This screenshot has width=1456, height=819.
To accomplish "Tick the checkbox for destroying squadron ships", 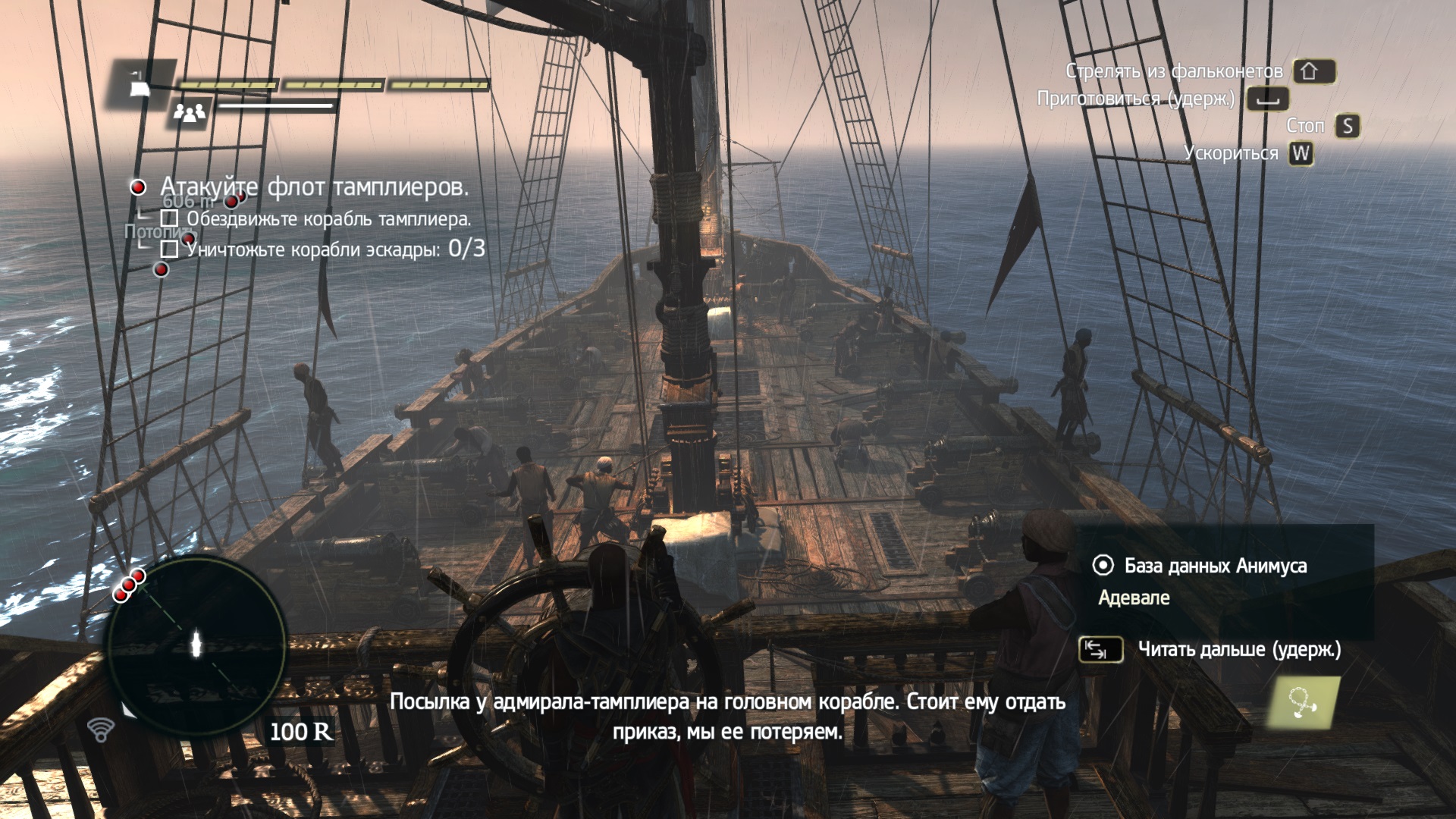I will [170, 249].
